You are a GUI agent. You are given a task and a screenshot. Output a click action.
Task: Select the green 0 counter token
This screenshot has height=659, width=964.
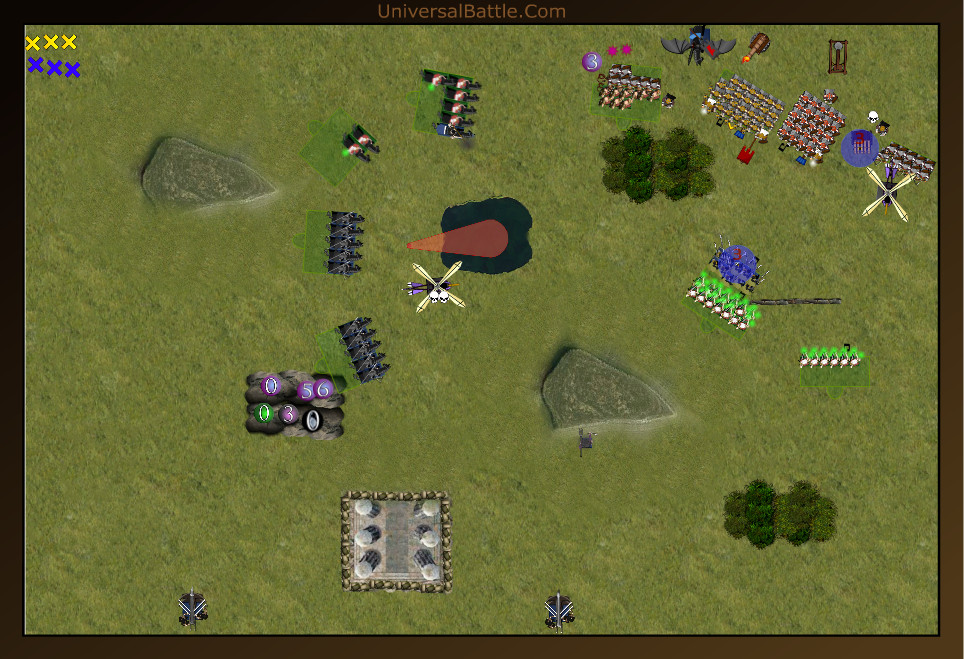pyautogui.click(x=264, y=412)
